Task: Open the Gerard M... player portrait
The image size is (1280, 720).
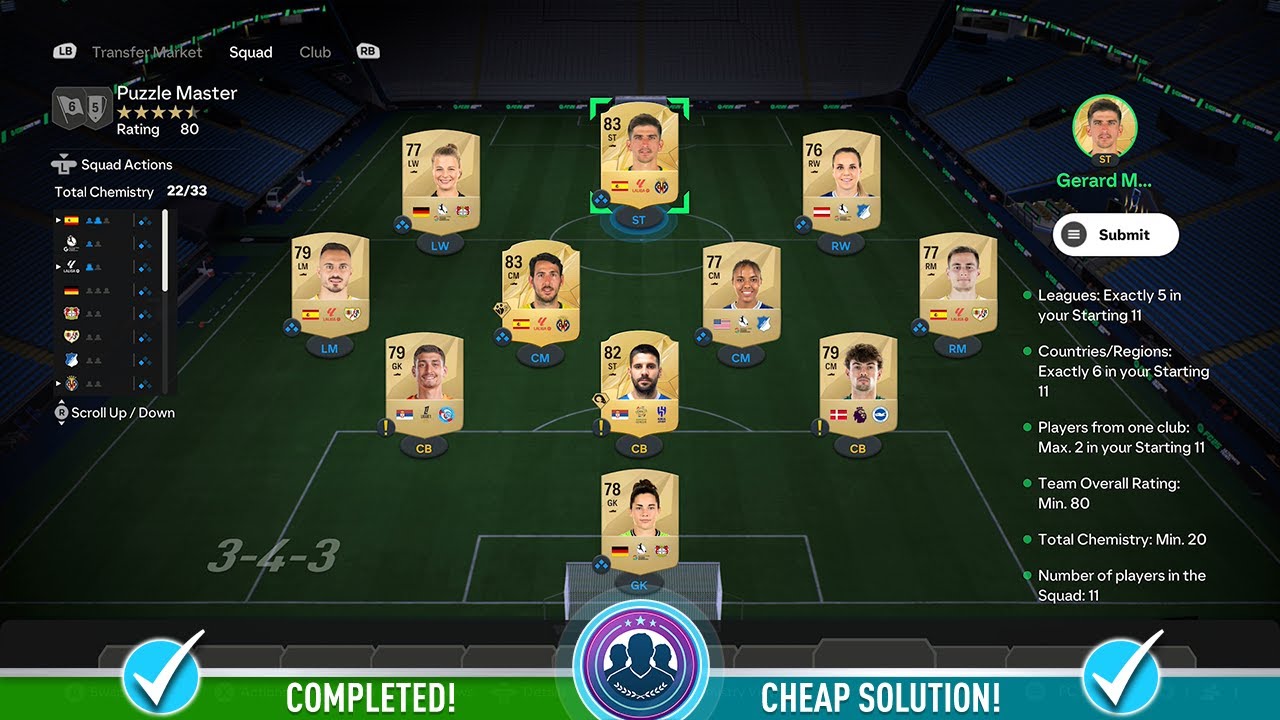Action: (x=1104, y=127)
